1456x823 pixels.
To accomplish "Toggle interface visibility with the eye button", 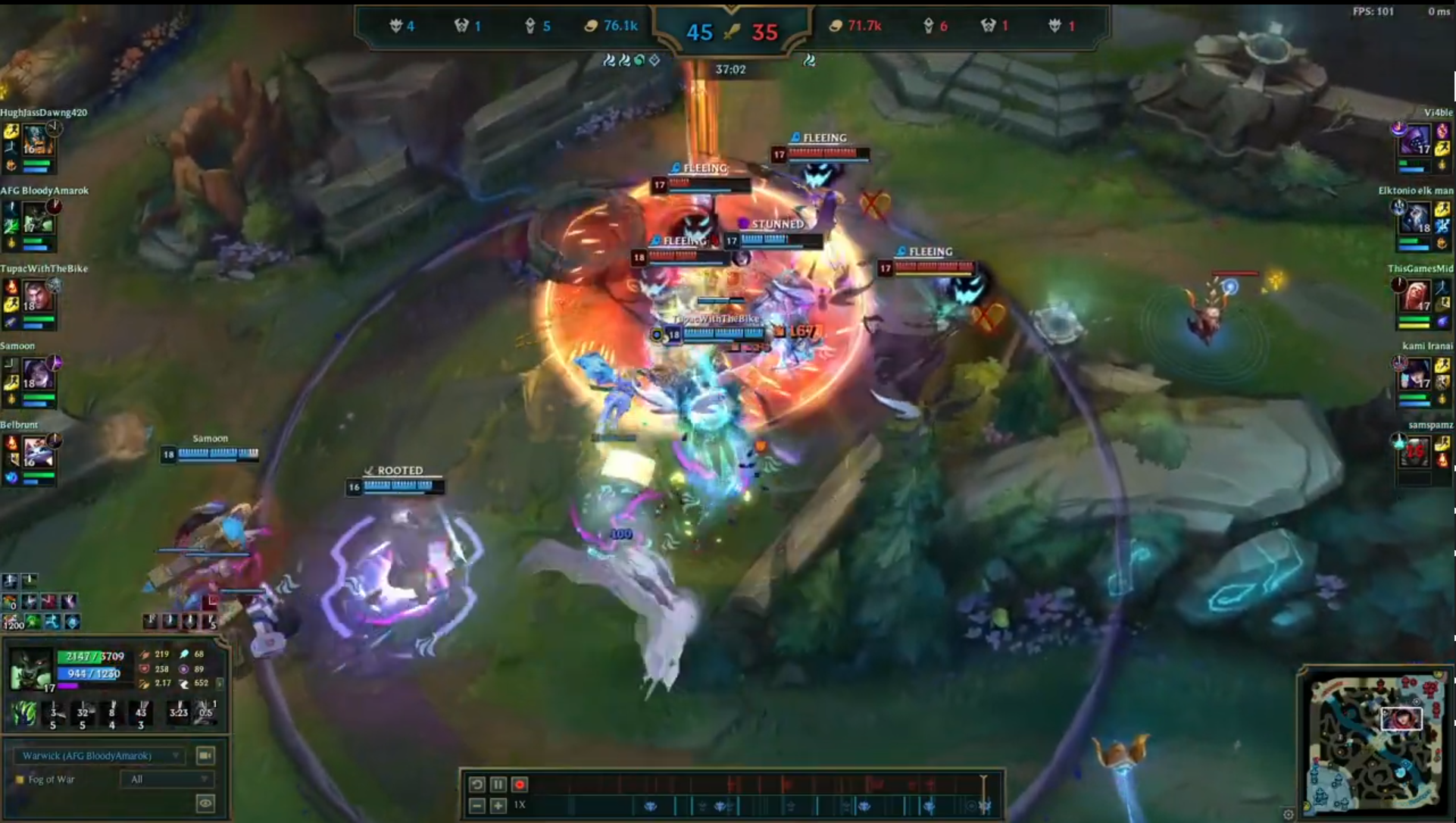I will (205, 803).
